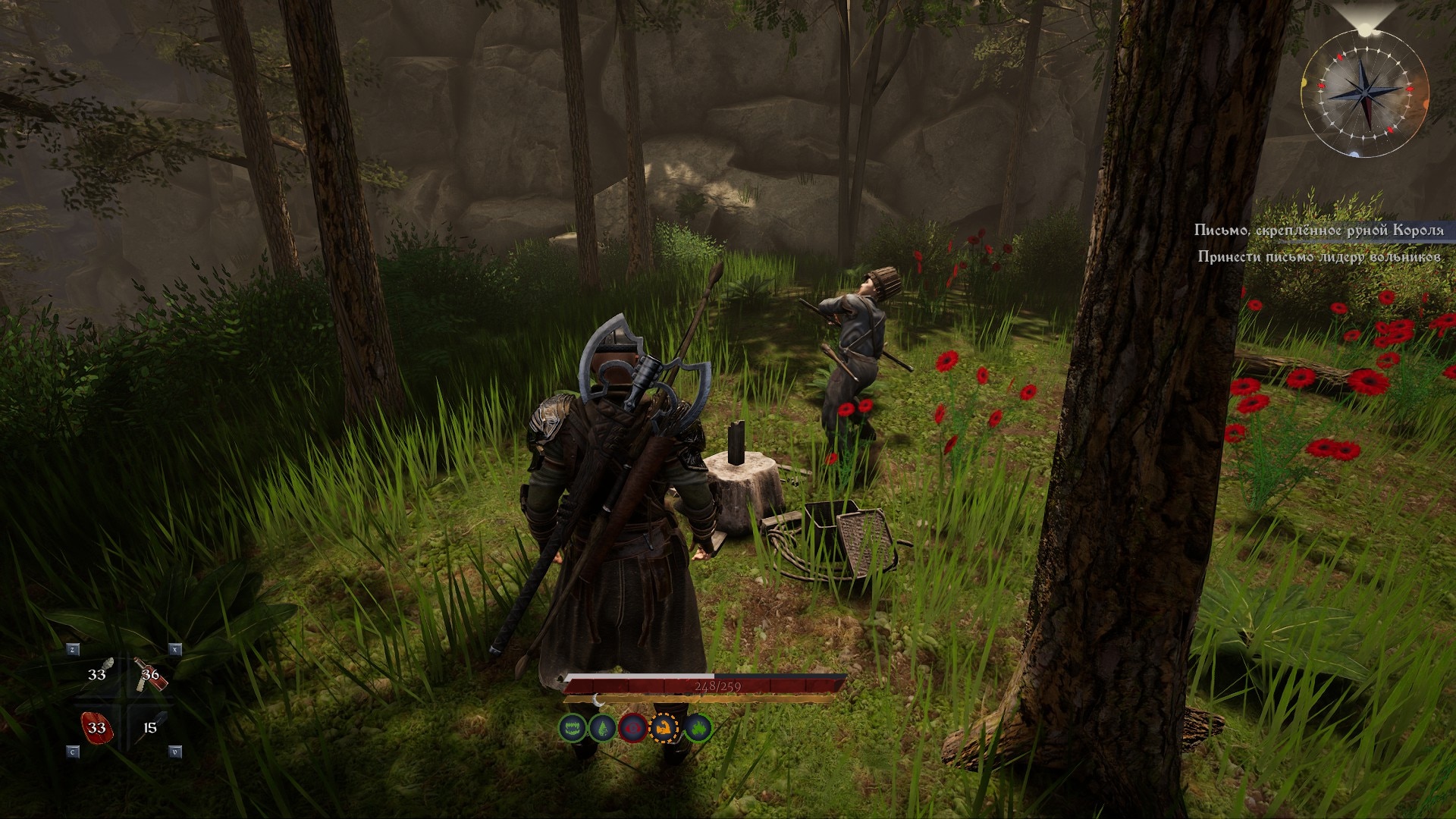This screenshot has height=819, width=1456.
Task: Select the red meat quick slot
Action: [97, 728]
